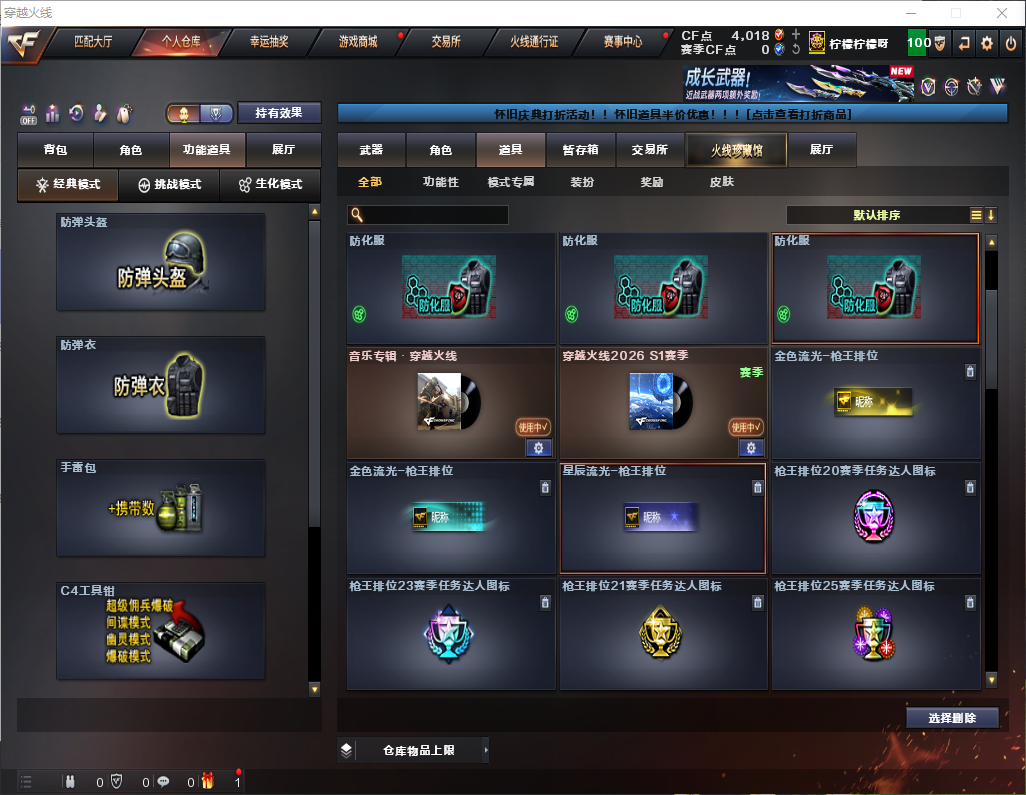Open the 游戏商城 game shop
The height and width of the screenshot is (795, 1026).
(358, 42)
